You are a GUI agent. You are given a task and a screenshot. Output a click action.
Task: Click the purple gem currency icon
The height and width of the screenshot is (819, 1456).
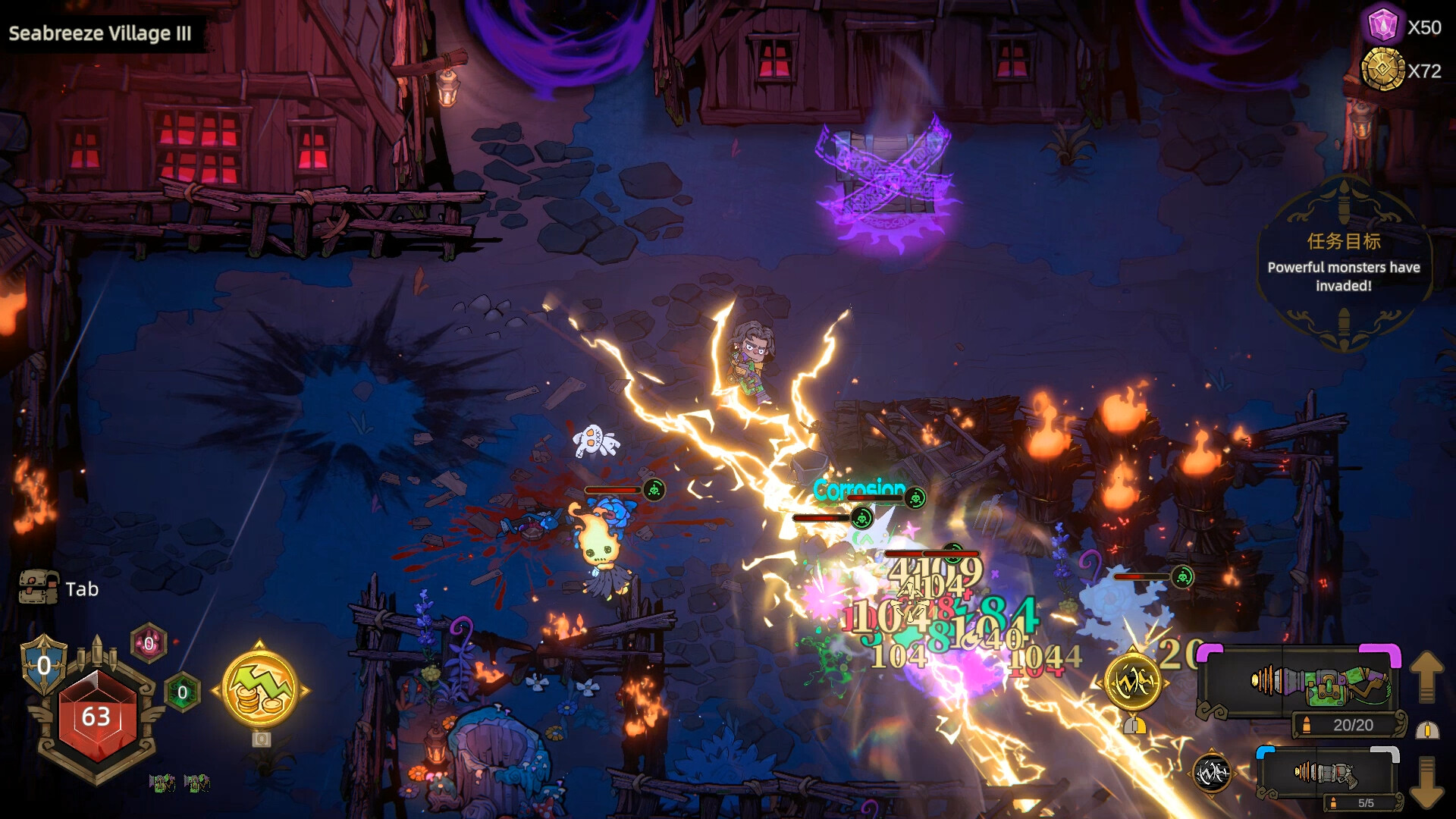(1382, 27)
